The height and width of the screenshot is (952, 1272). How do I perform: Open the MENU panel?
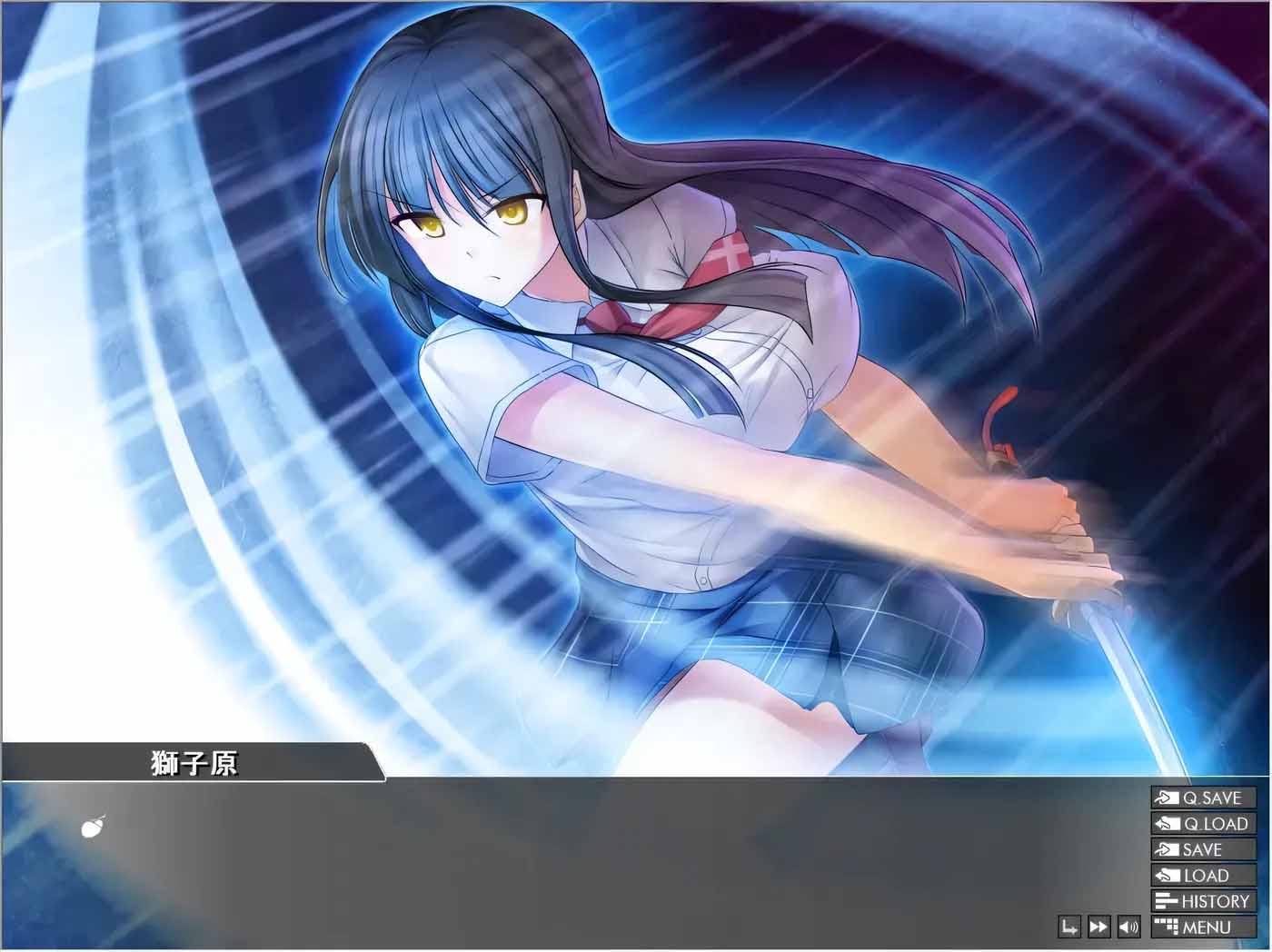point(1204,927)
